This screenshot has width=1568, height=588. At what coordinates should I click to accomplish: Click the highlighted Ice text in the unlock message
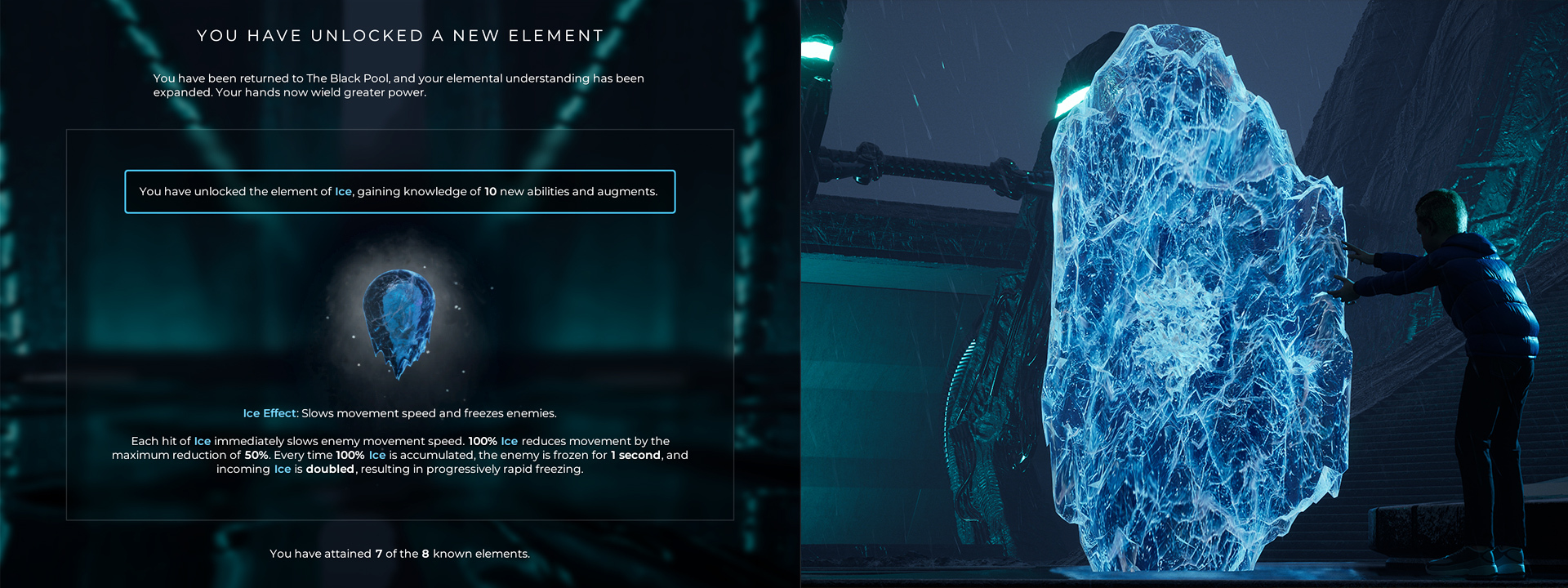(343, 192)
